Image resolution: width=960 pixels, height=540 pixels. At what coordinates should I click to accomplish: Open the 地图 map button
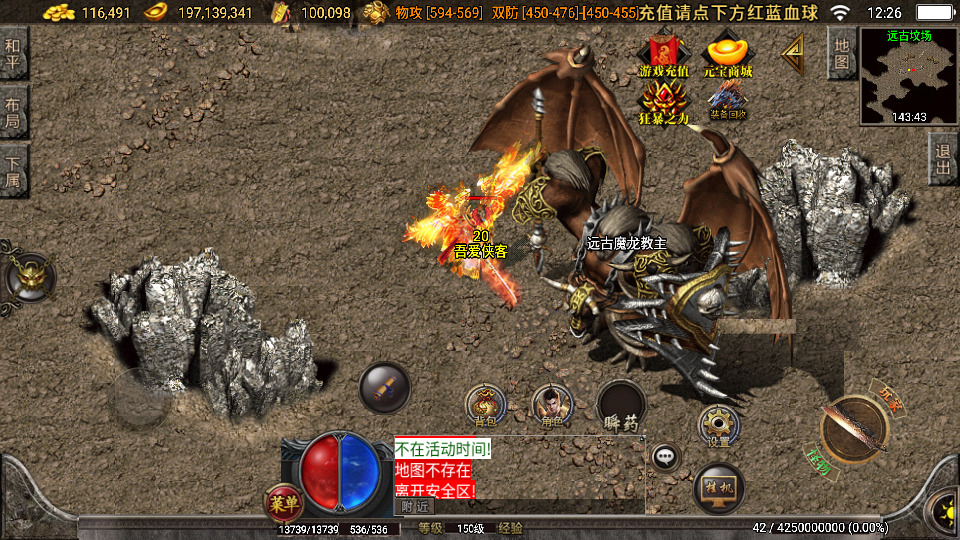point(842,52)
